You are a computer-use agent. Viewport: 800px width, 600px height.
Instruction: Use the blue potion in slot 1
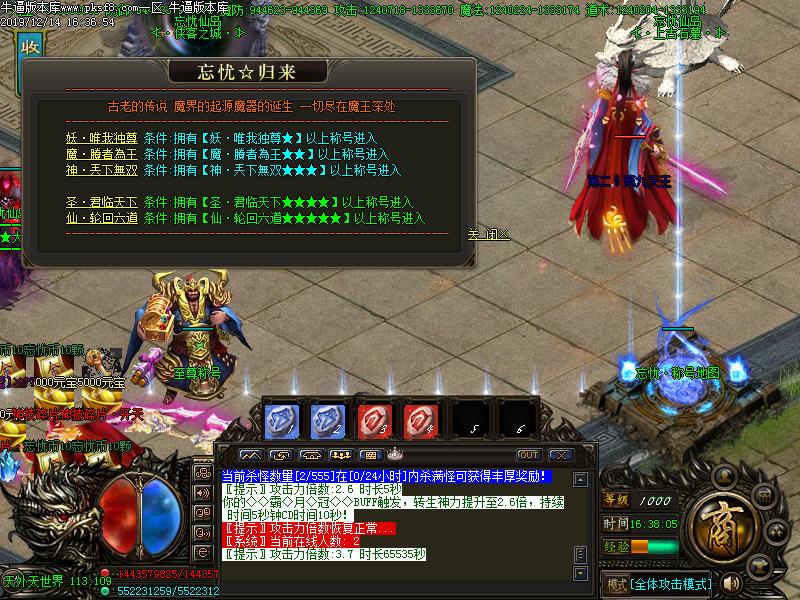[x=283, y=417]
